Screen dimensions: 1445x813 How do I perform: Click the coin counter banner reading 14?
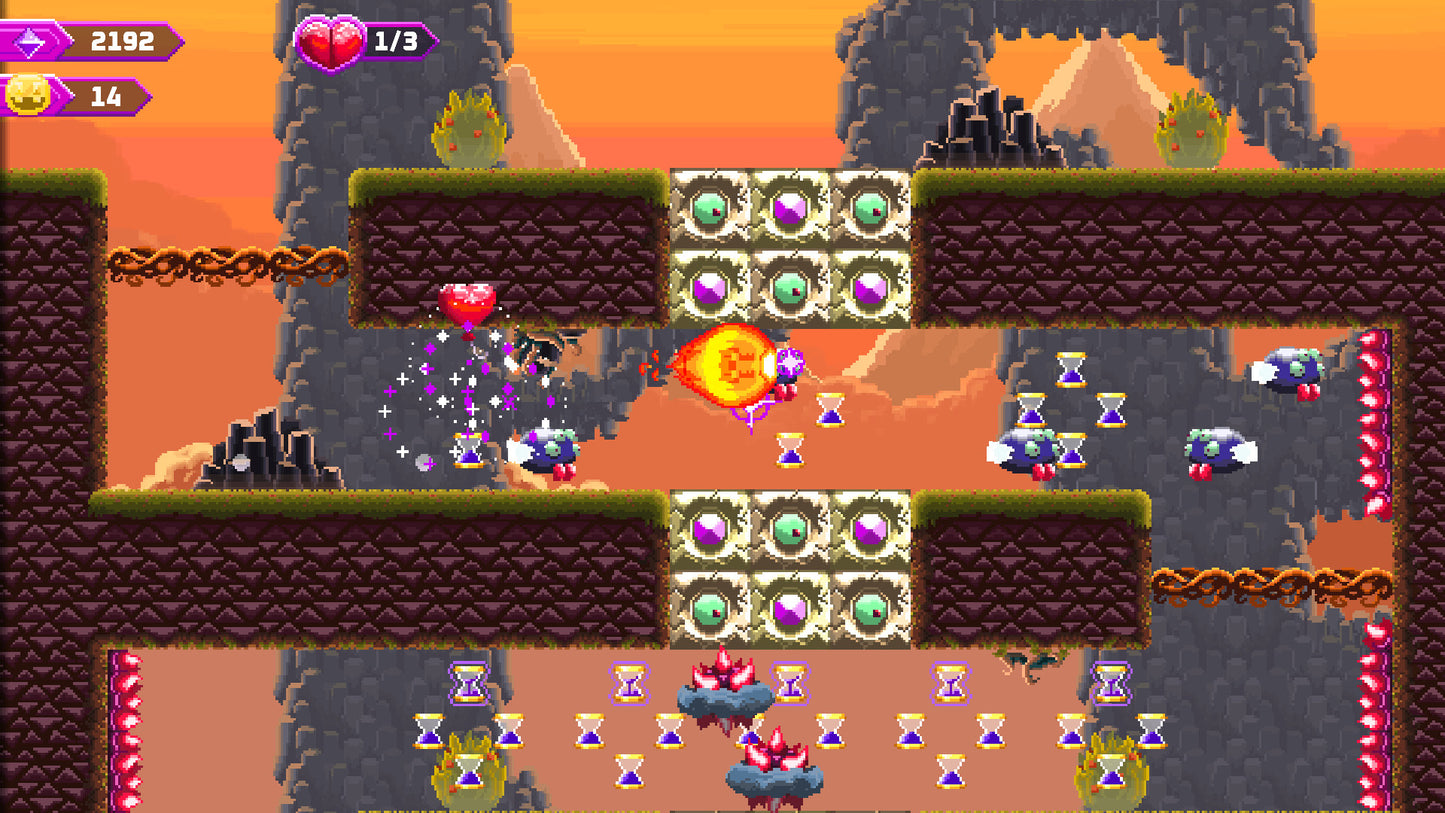pyautogui.click(x=105, y=97)
